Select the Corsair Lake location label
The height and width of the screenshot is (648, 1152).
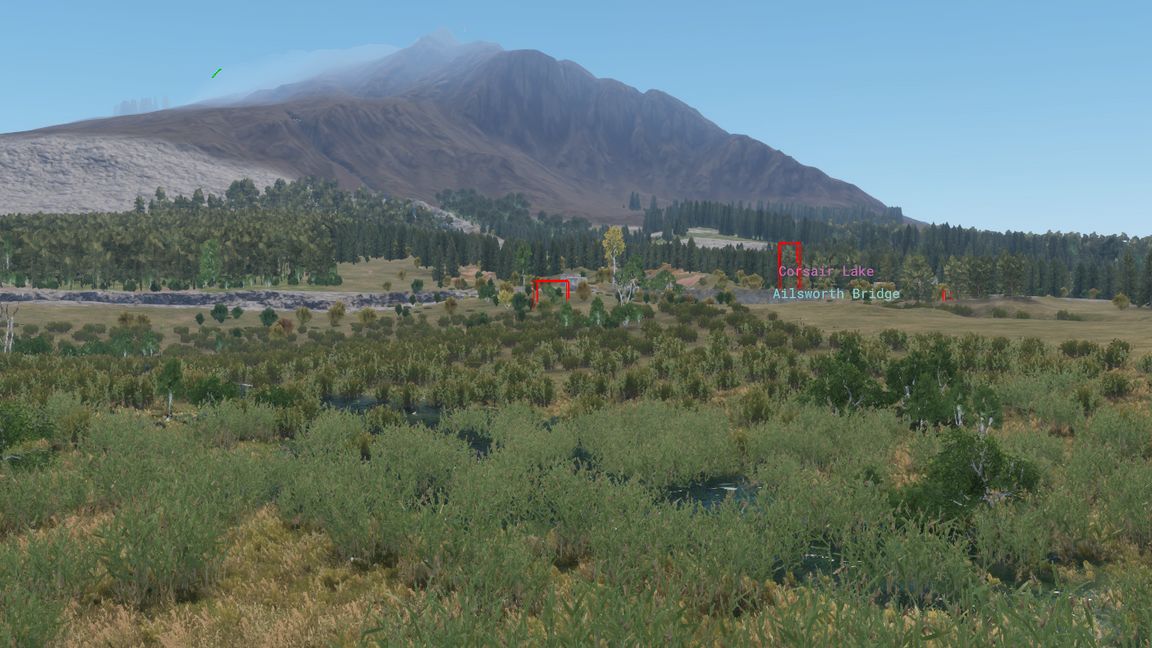pos(826,271)
